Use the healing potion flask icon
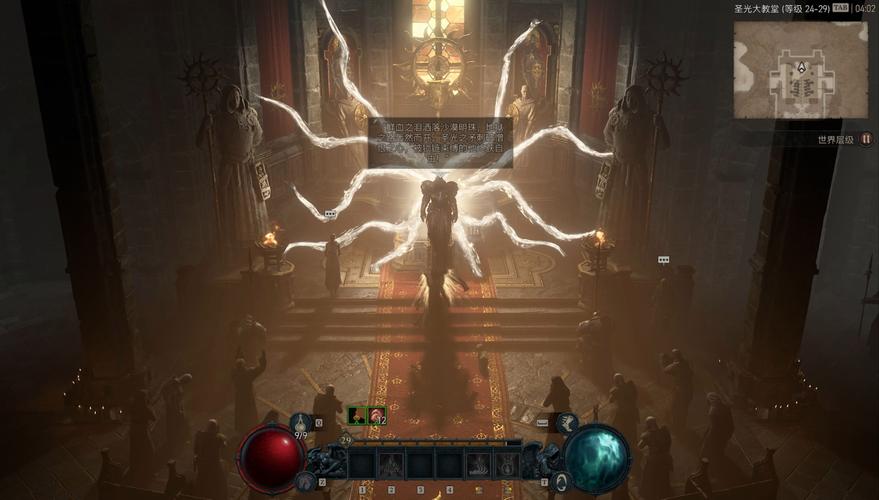The width and height of the screenshot is (879, 500). pyautogui.click(x=301, y=422)
